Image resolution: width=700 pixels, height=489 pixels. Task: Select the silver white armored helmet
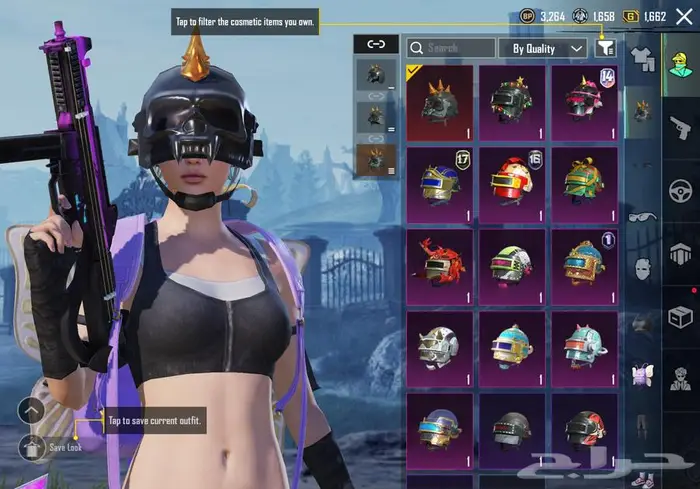coord(440,348)
